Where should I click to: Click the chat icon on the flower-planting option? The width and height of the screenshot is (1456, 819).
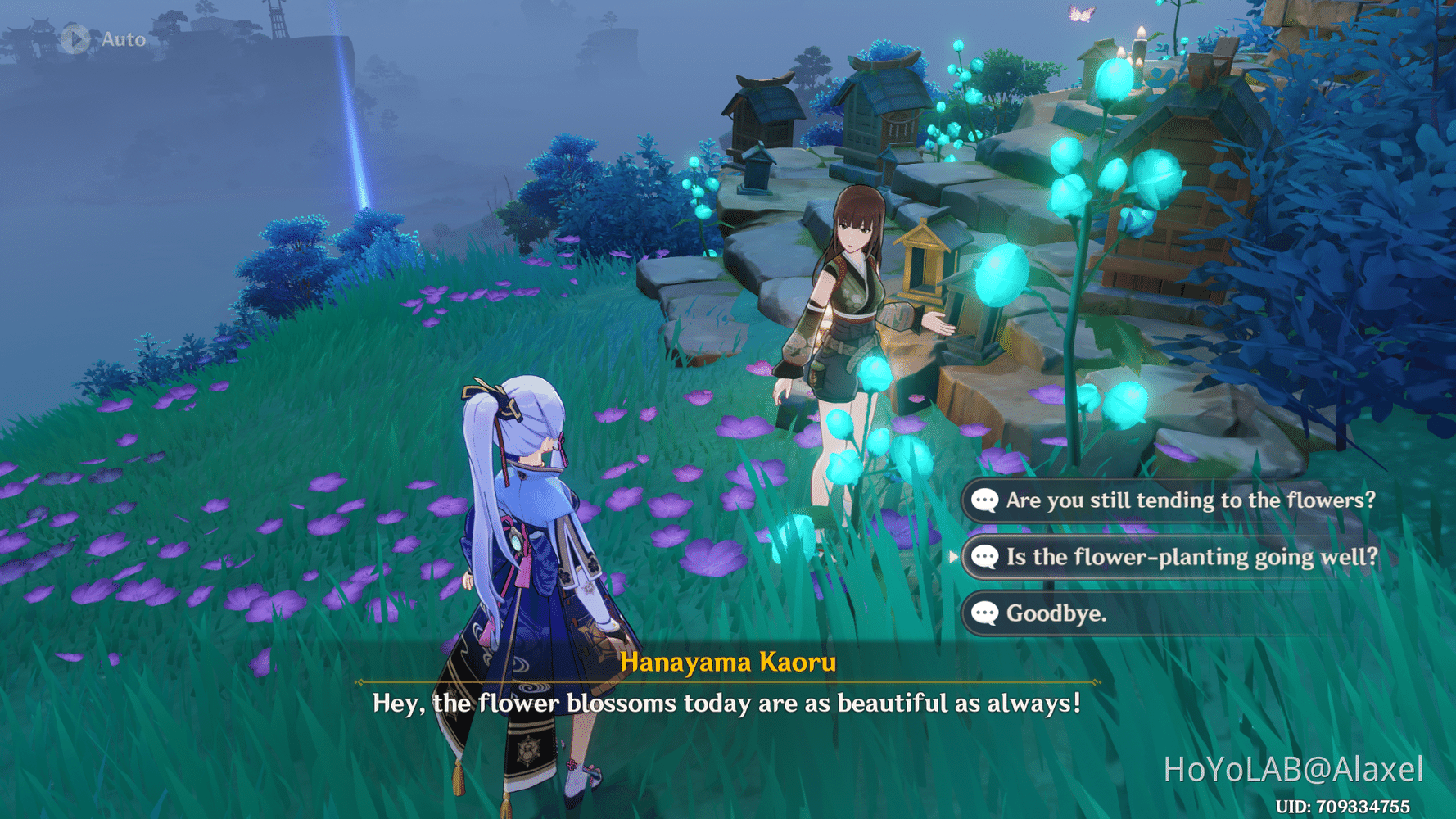pyautogui.click(x=987, y=557)
